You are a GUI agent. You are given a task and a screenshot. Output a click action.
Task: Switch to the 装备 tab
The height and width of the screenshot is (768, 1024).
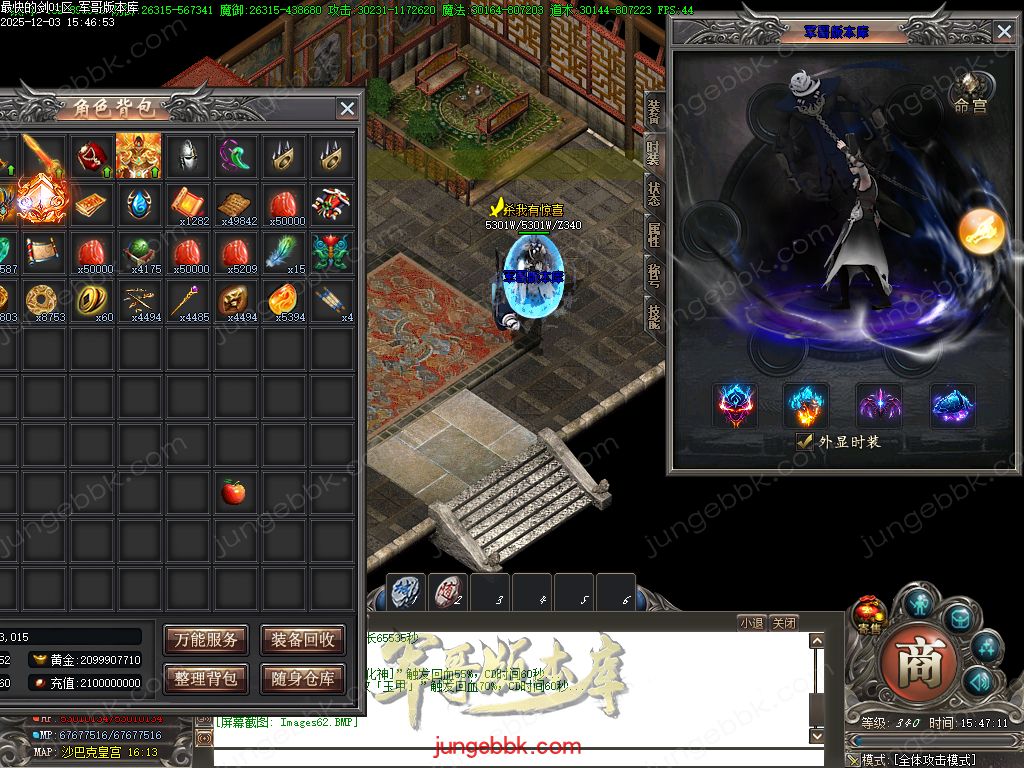pyautogui.click(x=654, y=110)
